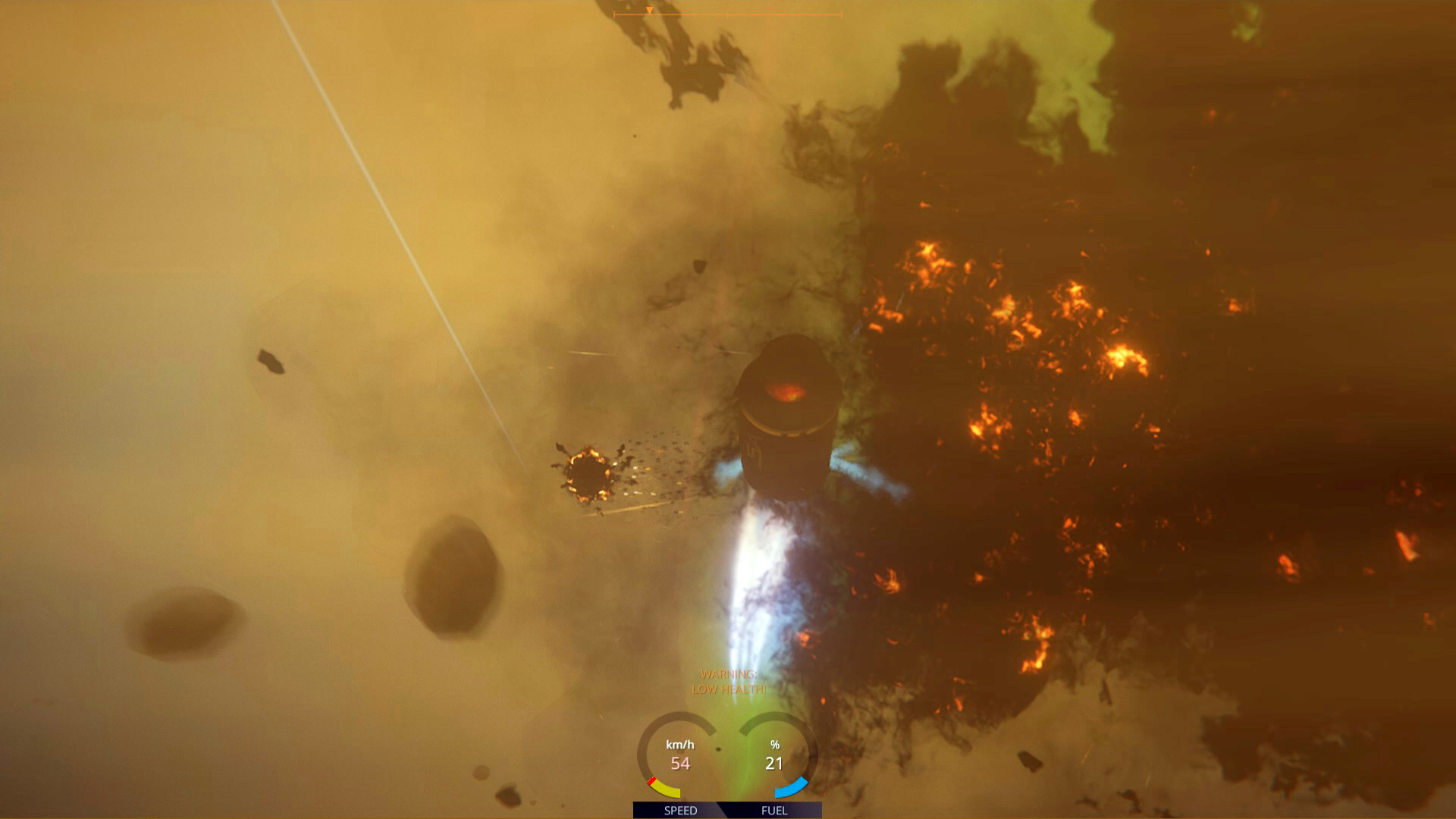Click the number 54 speed readout
Screen dimensions: 1456x819
[680, 763]
